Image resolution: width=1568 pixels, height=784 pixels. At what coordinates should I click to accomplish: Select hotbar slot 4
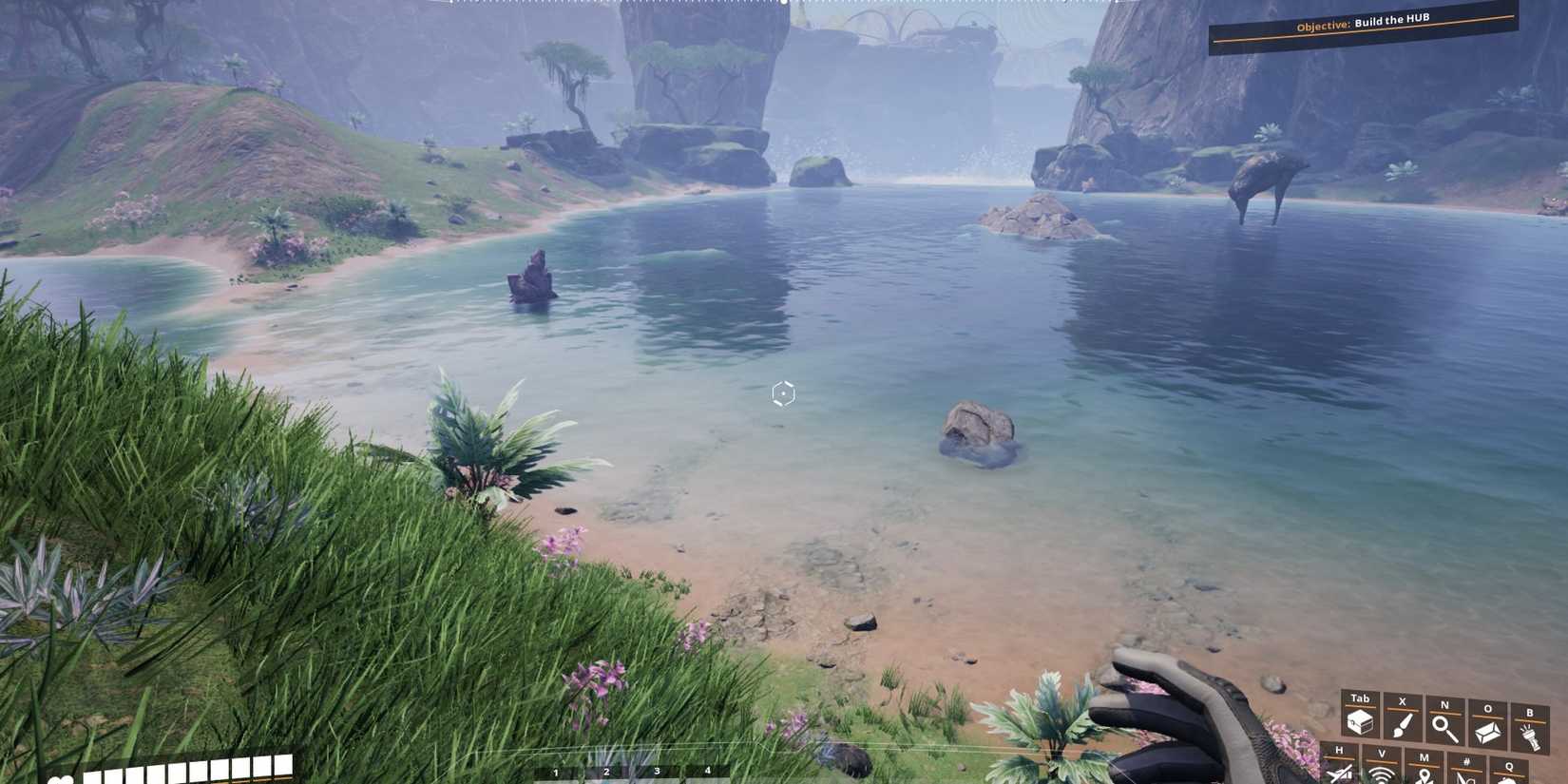tap(707, 773)
